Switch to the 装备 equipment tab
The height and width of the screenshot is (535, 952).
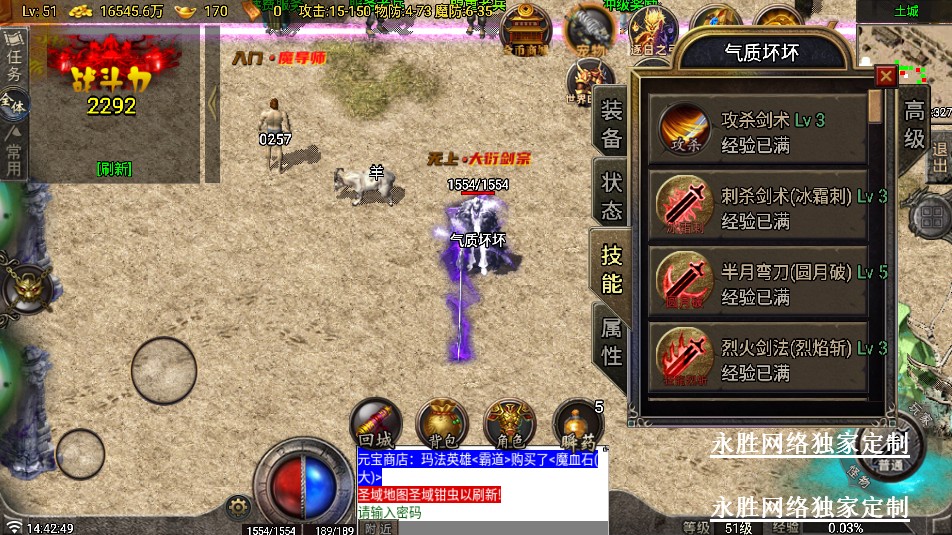(x=611, y=125)
